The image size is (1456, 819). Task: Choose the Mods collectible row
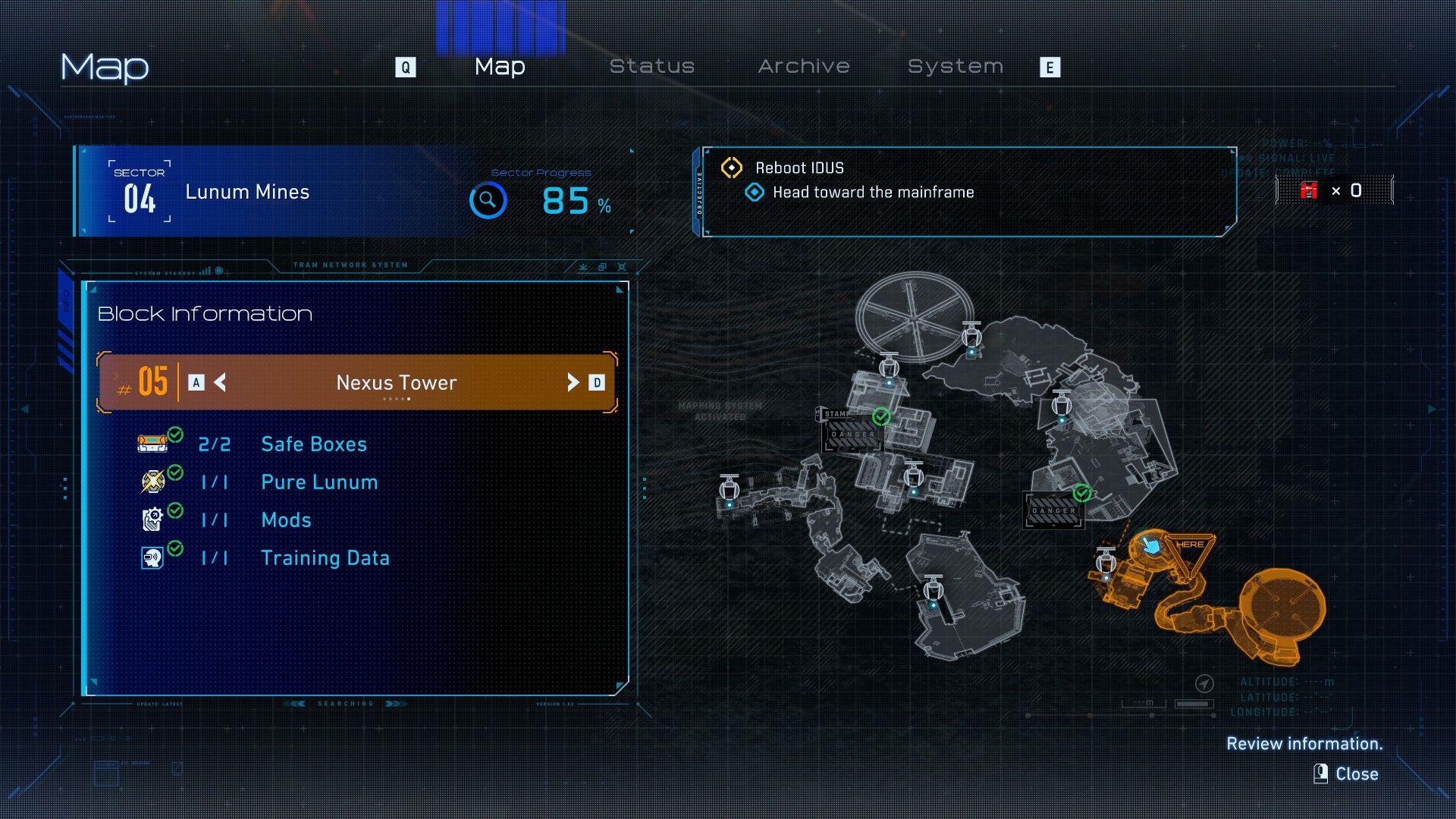pos(286,520)
